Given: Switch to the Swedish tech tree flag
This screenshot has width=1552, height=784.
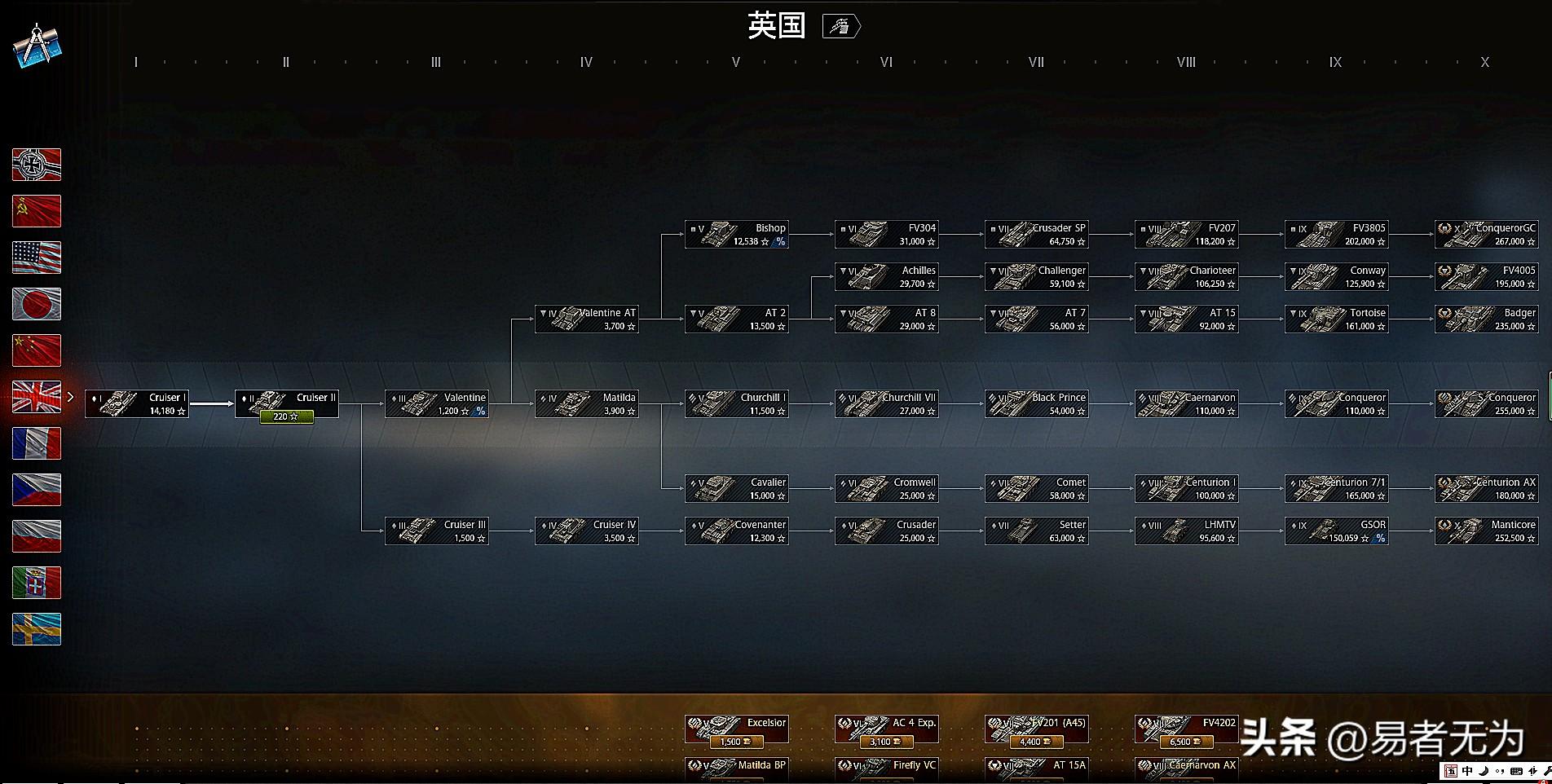Looking at the screenshot, I should (x=37, y=629).
